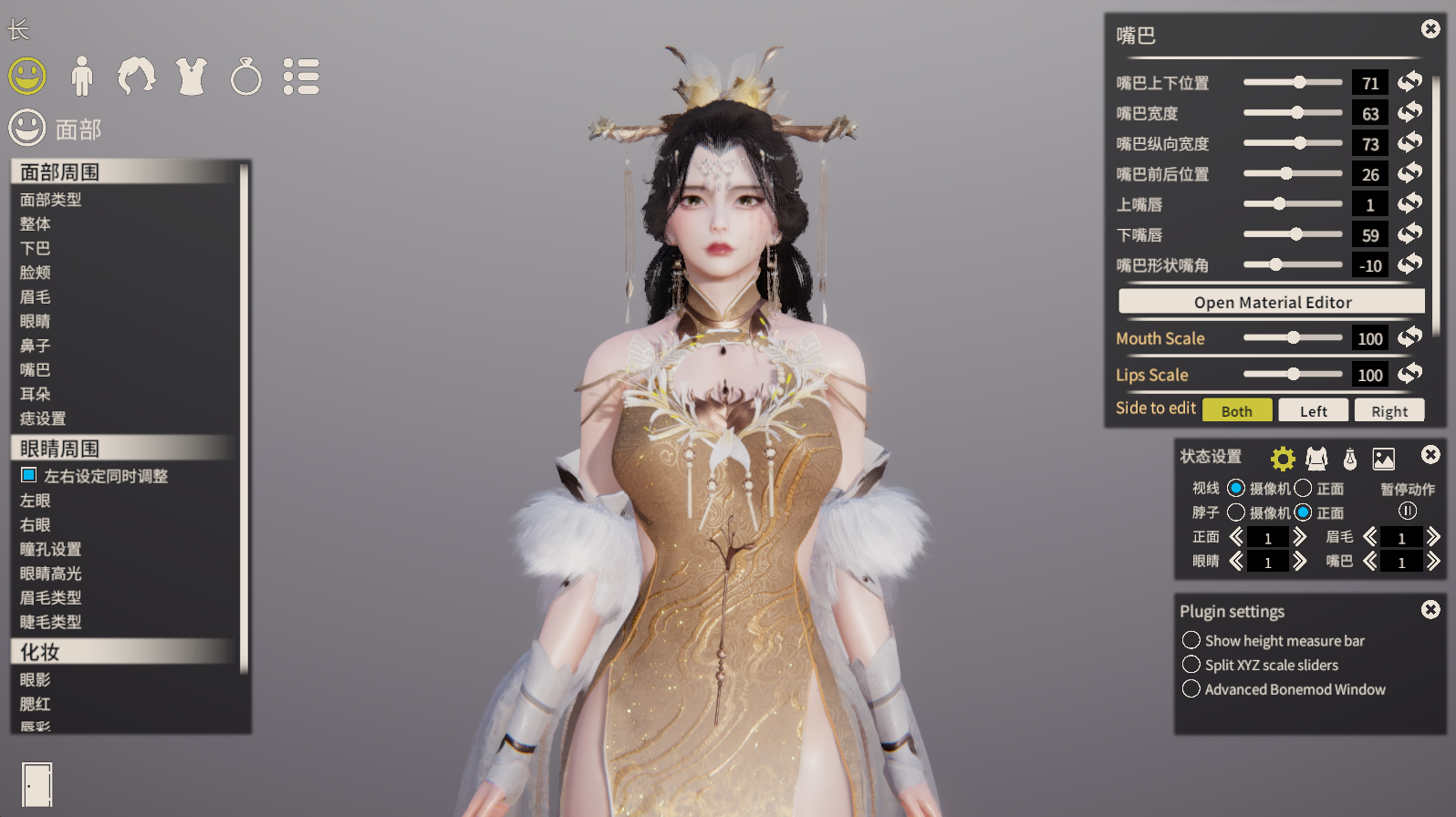The height and width of the screenshot is (817, 1456).
Task: Select 瞳孔设置 under 眼睛周围
Action: 51,549
